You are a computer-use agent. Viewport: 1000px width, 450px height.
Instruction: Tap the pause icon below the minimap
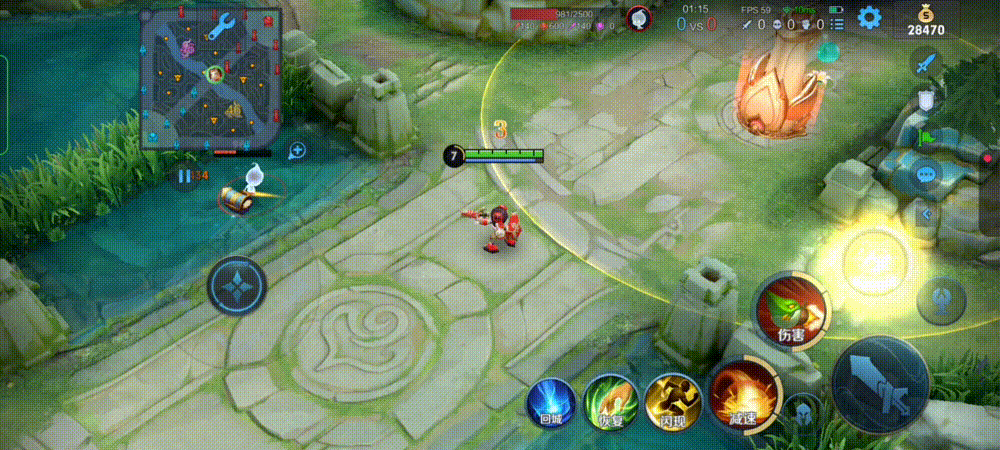click(x=183, y=177)
